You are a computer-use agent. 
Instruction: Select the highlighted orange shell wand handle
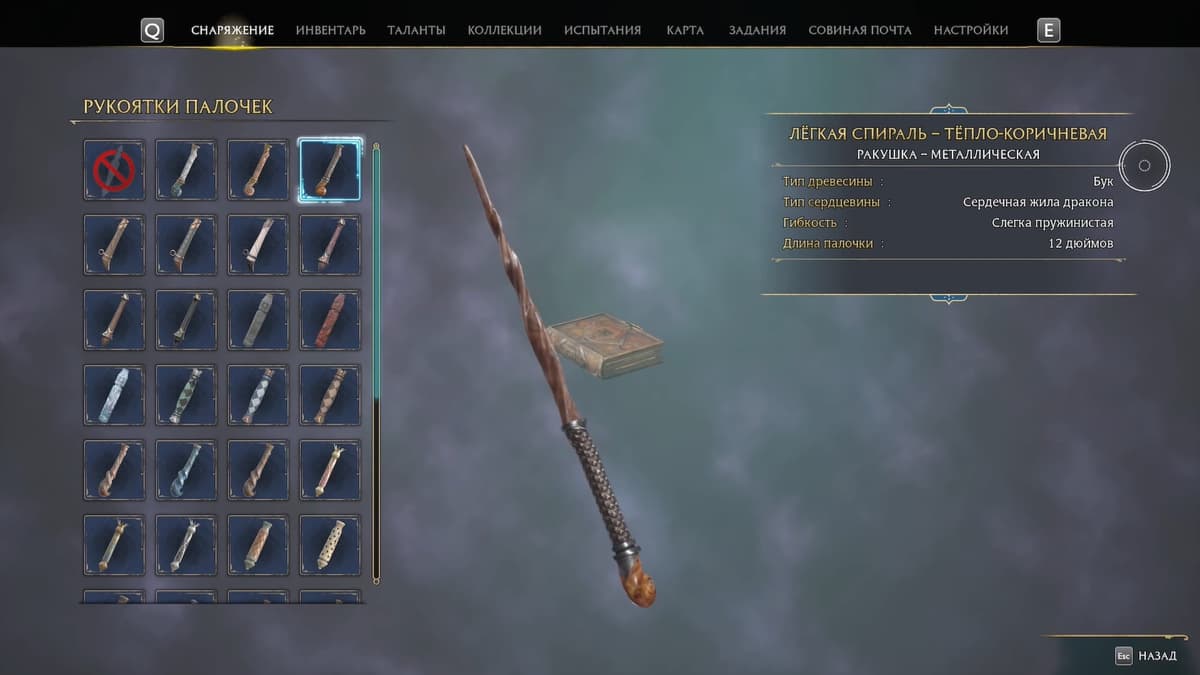[x=330, y=170]
